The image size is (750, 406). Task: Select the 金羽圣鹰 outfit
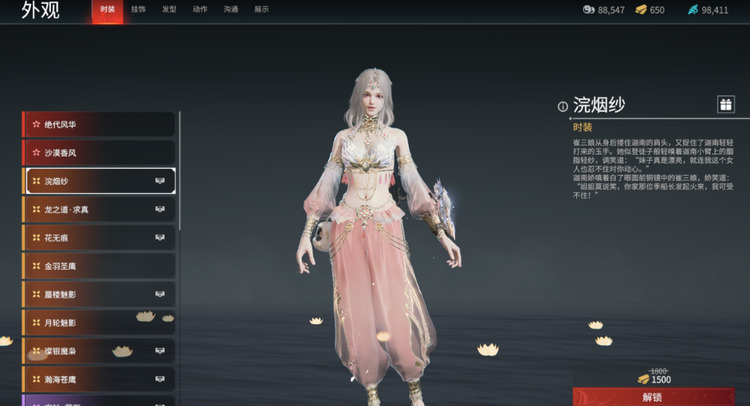click(x=98, y=267)
